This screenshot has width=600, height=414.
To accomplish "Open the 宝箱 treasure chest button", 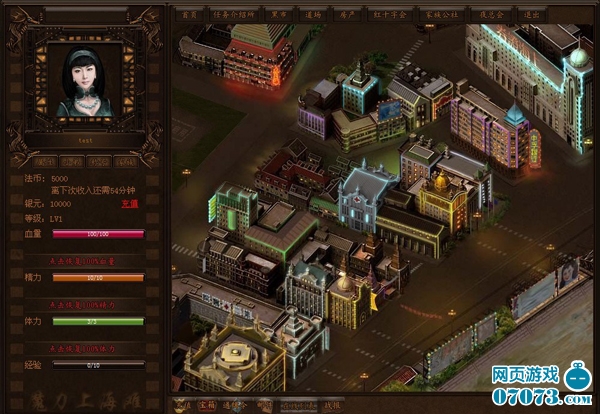I will coord(206,404).
